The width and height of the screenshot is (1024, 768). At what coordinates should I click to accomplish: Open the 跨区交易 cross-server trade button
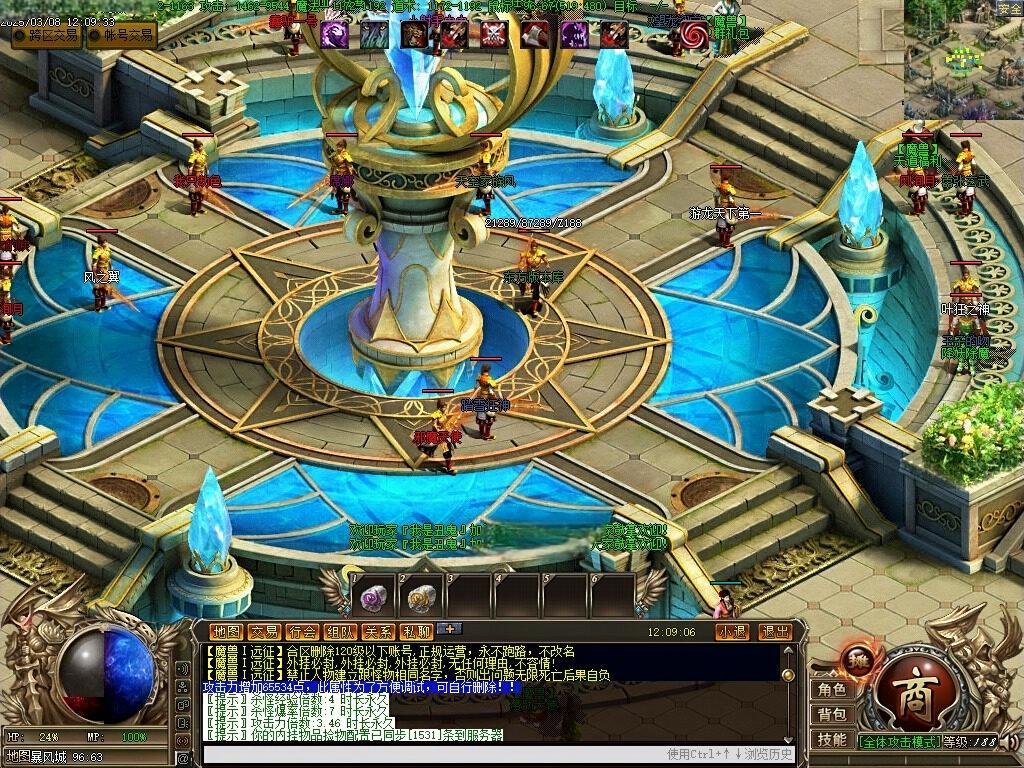coord(47,35)
